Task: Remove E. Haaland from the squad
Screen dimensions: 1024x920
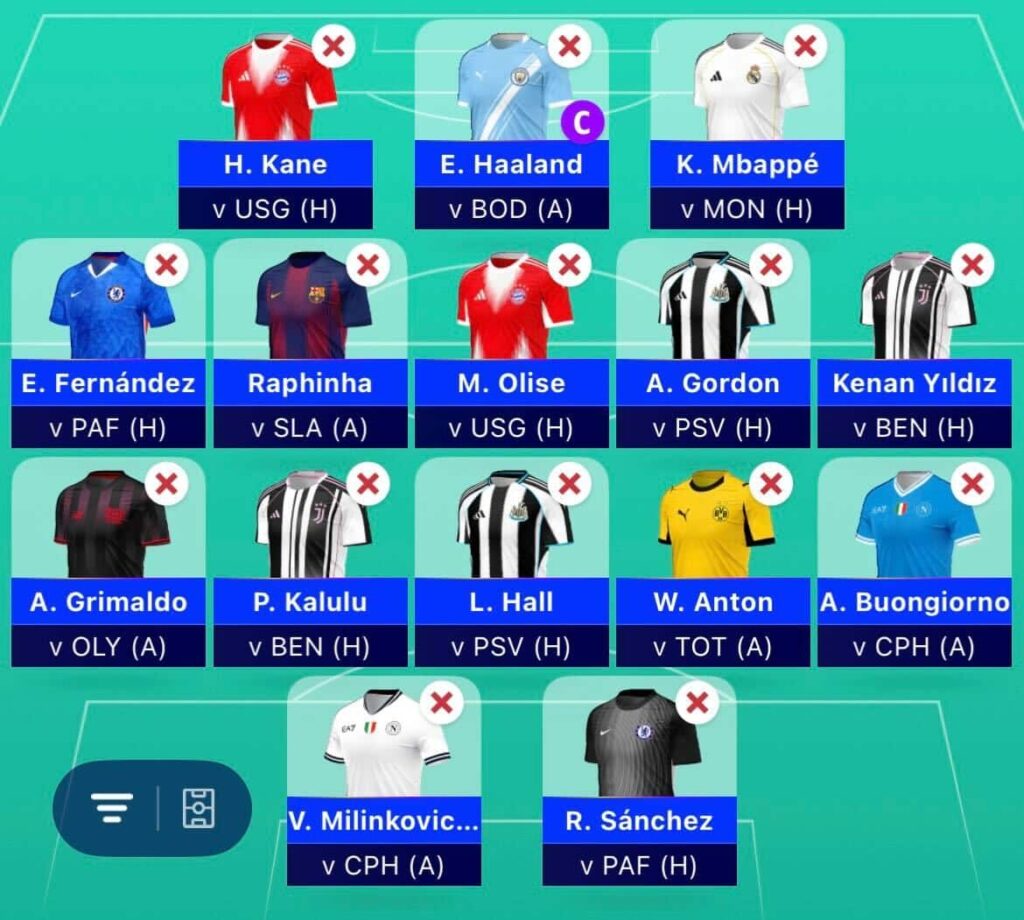Action: tap(569, 46)
